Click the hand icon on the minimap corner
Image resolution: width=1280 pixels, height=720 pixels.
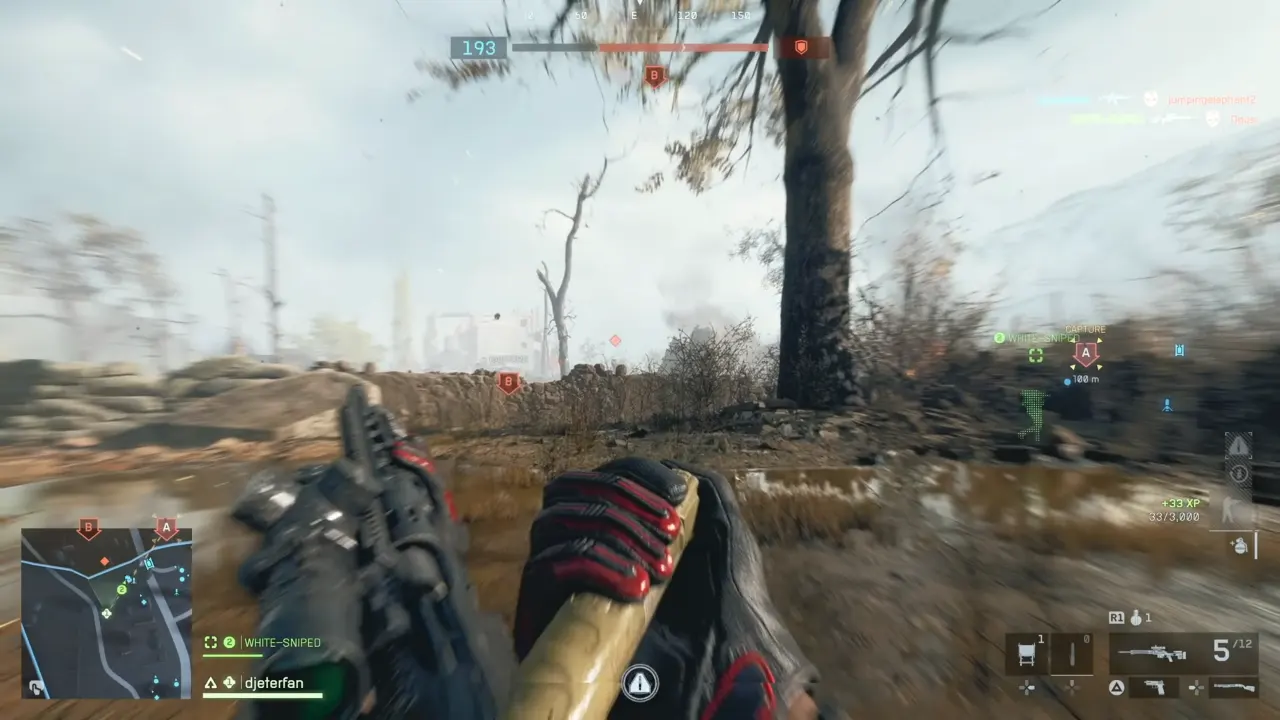[36, 687]
